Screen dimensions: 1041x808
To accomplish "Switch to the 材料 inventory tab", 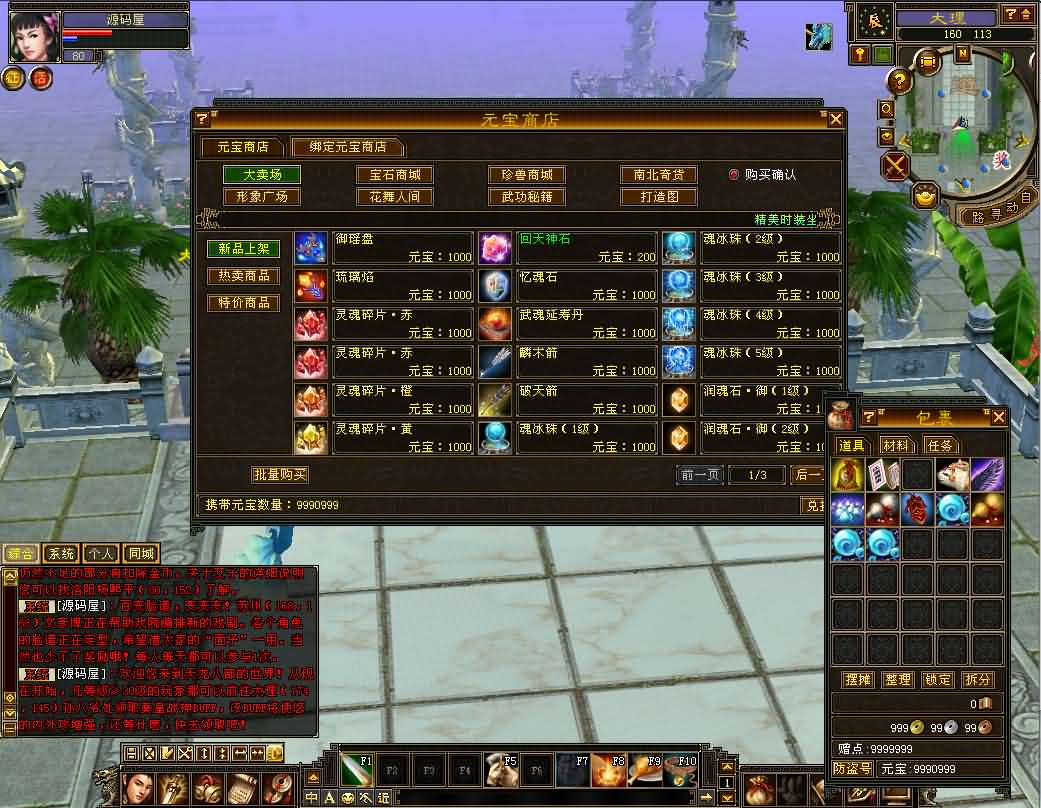I will (896, 445).
